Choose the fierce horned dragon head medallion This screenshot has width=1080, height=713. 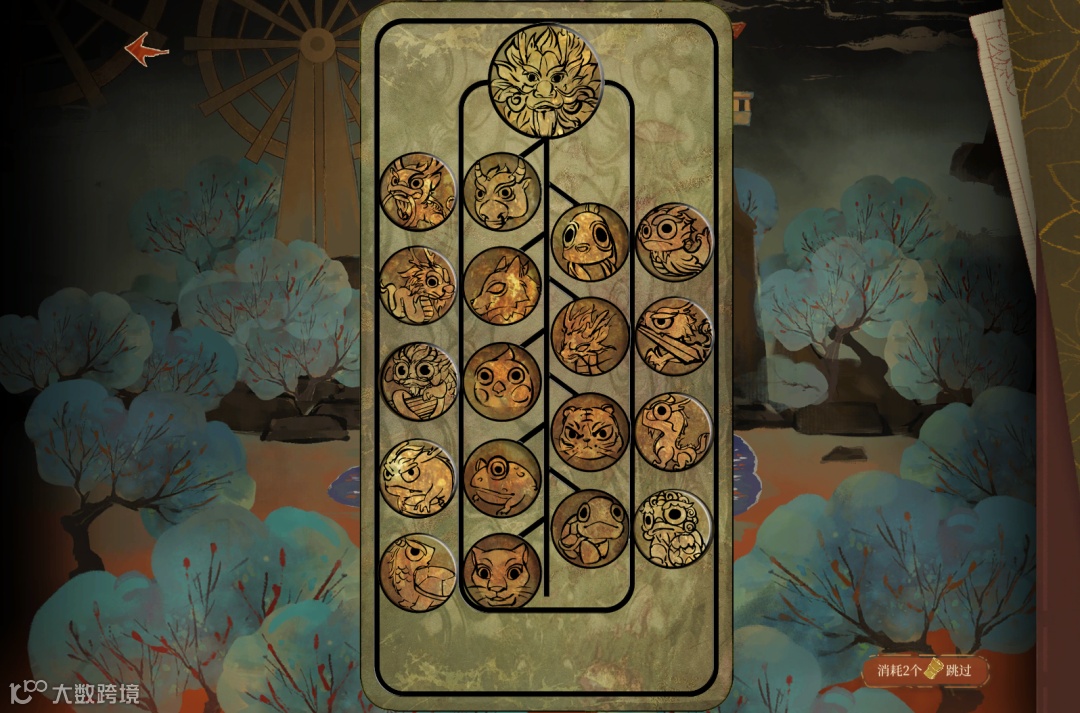point(590,336)
